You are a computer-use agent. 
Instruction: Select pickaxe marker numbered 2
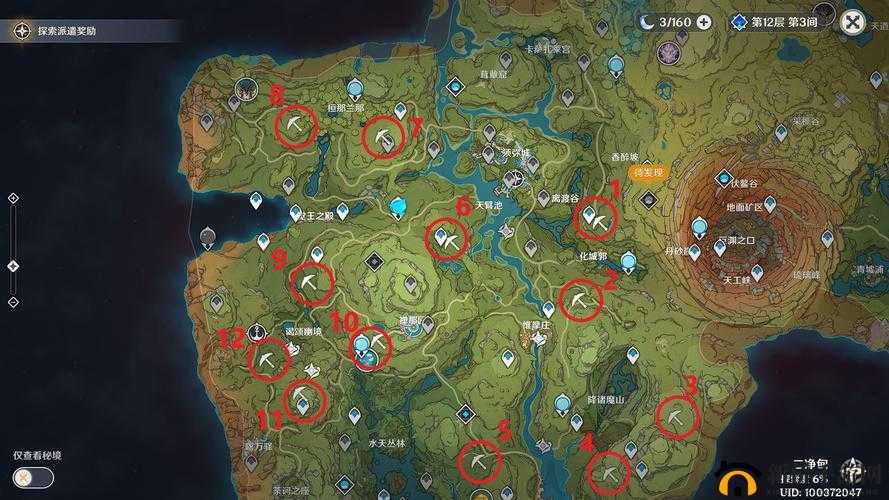click(x=580, y=300)
